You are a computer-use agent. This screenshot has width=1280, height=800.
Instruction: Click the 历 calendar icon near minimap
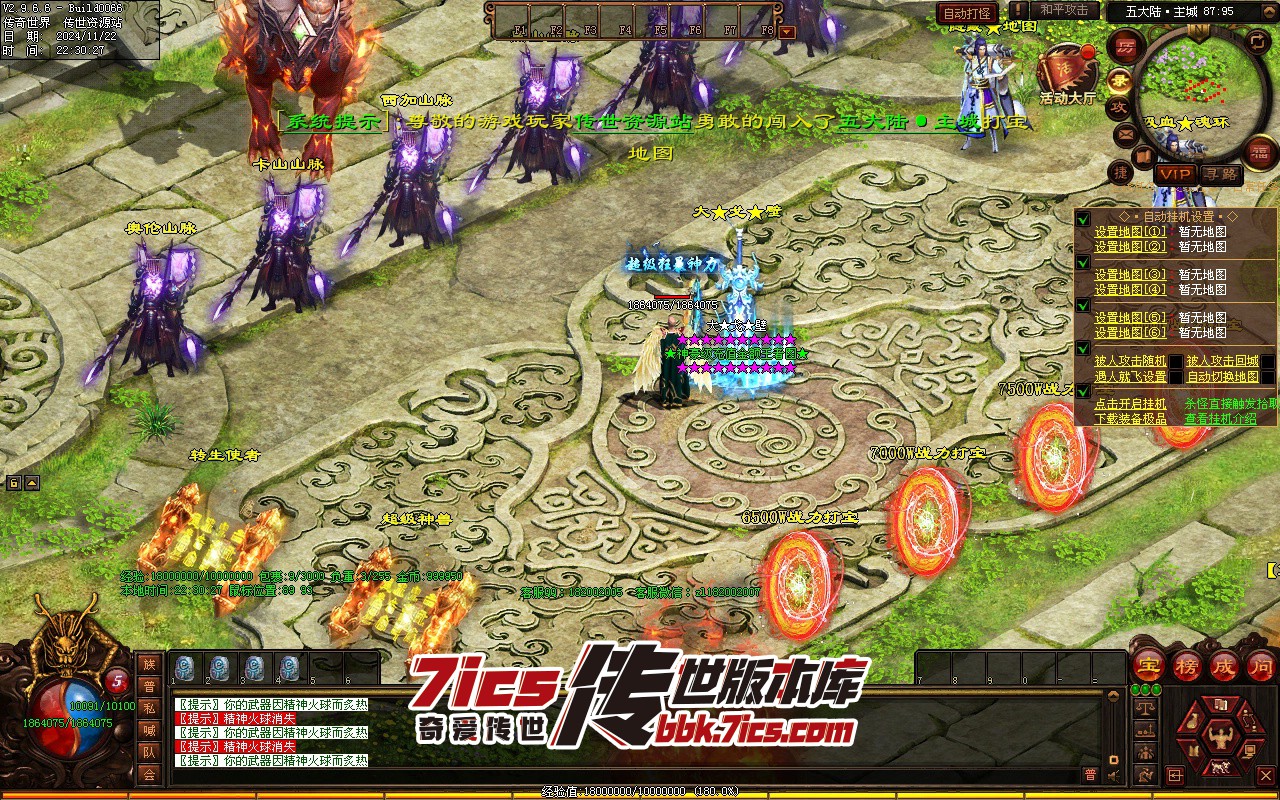[1126, 48]
